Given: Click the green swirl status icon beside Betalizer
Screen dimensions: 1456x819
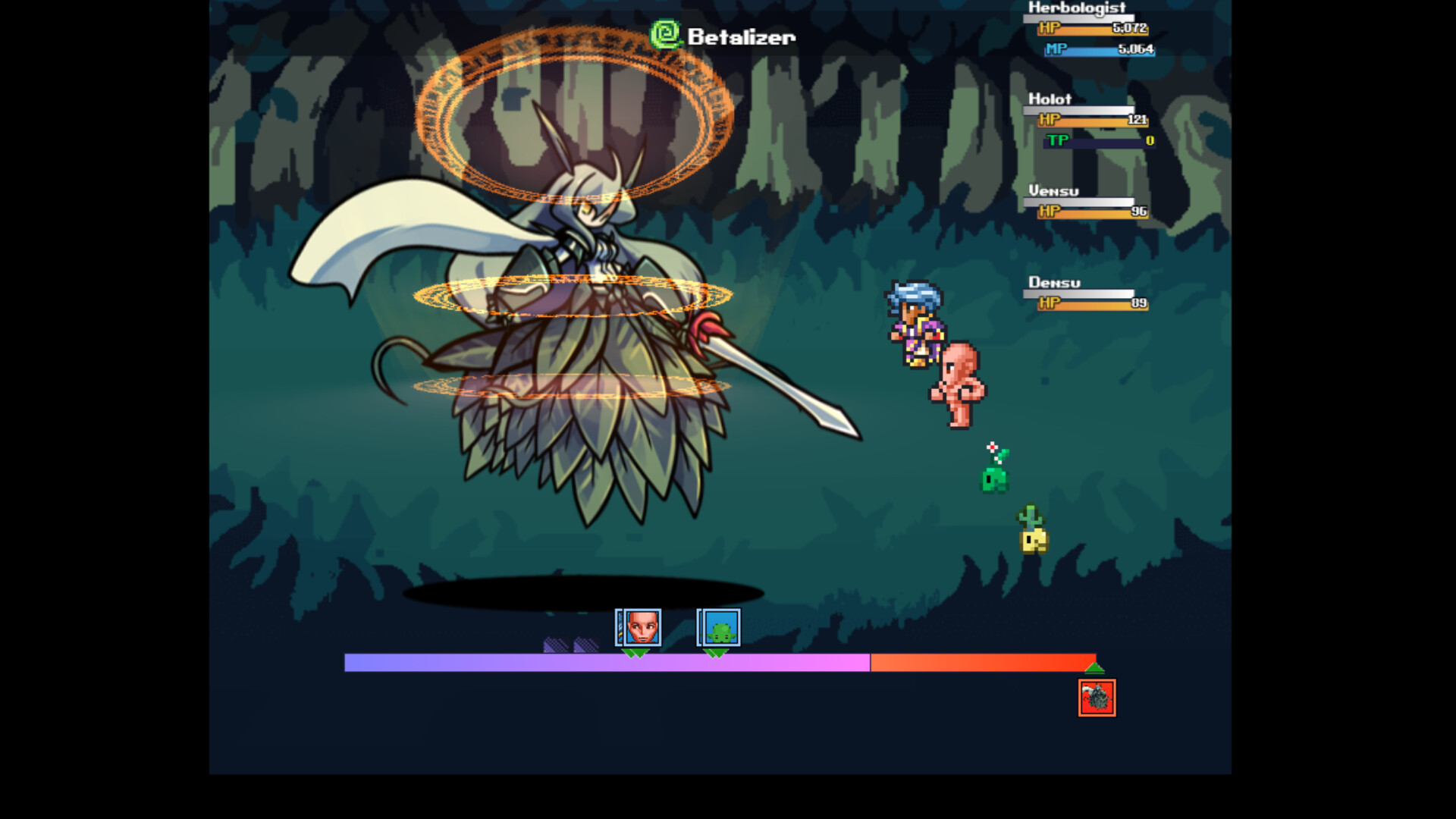Looking at the screenshot, I should pos(664,33).
